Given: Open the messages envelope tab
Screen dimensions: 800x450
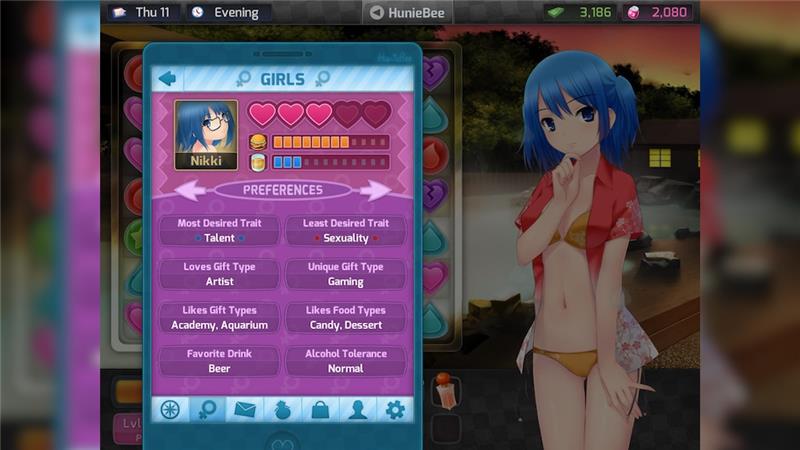Looking at the screenshot, I should click(243, 409).
